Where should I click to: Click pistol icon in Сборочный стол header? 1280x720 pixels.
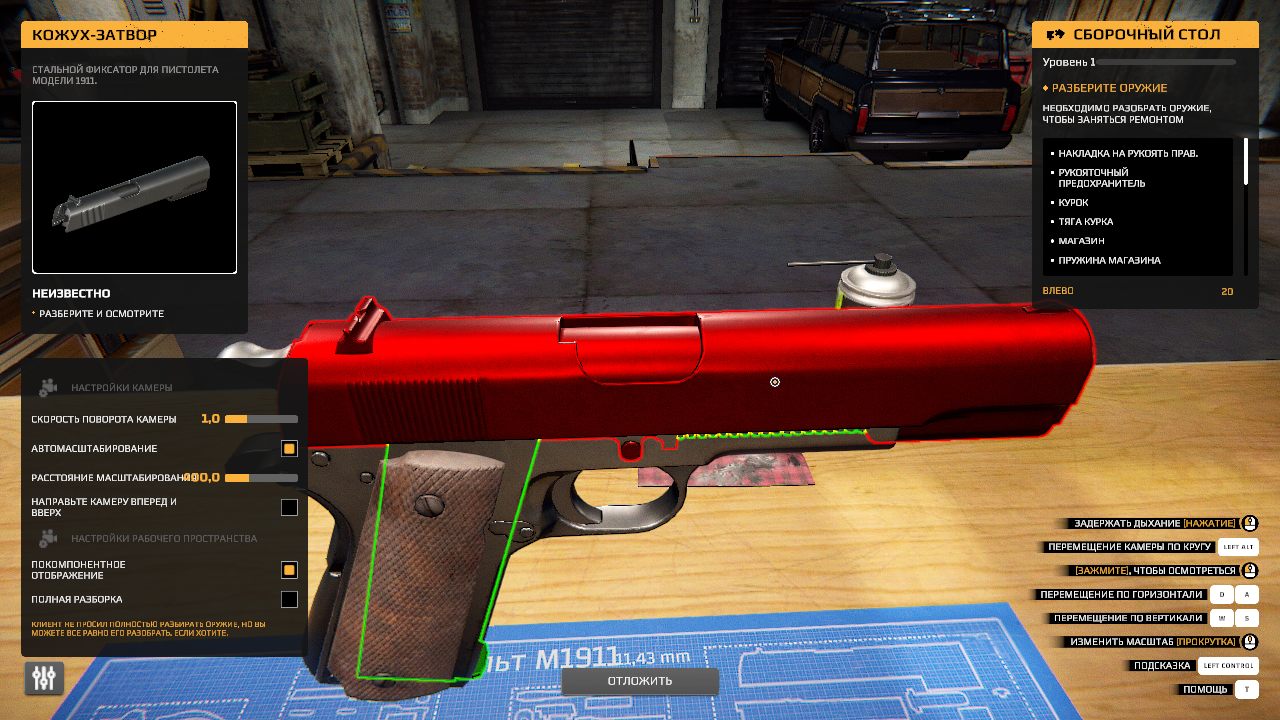[x=1056, y=34]
